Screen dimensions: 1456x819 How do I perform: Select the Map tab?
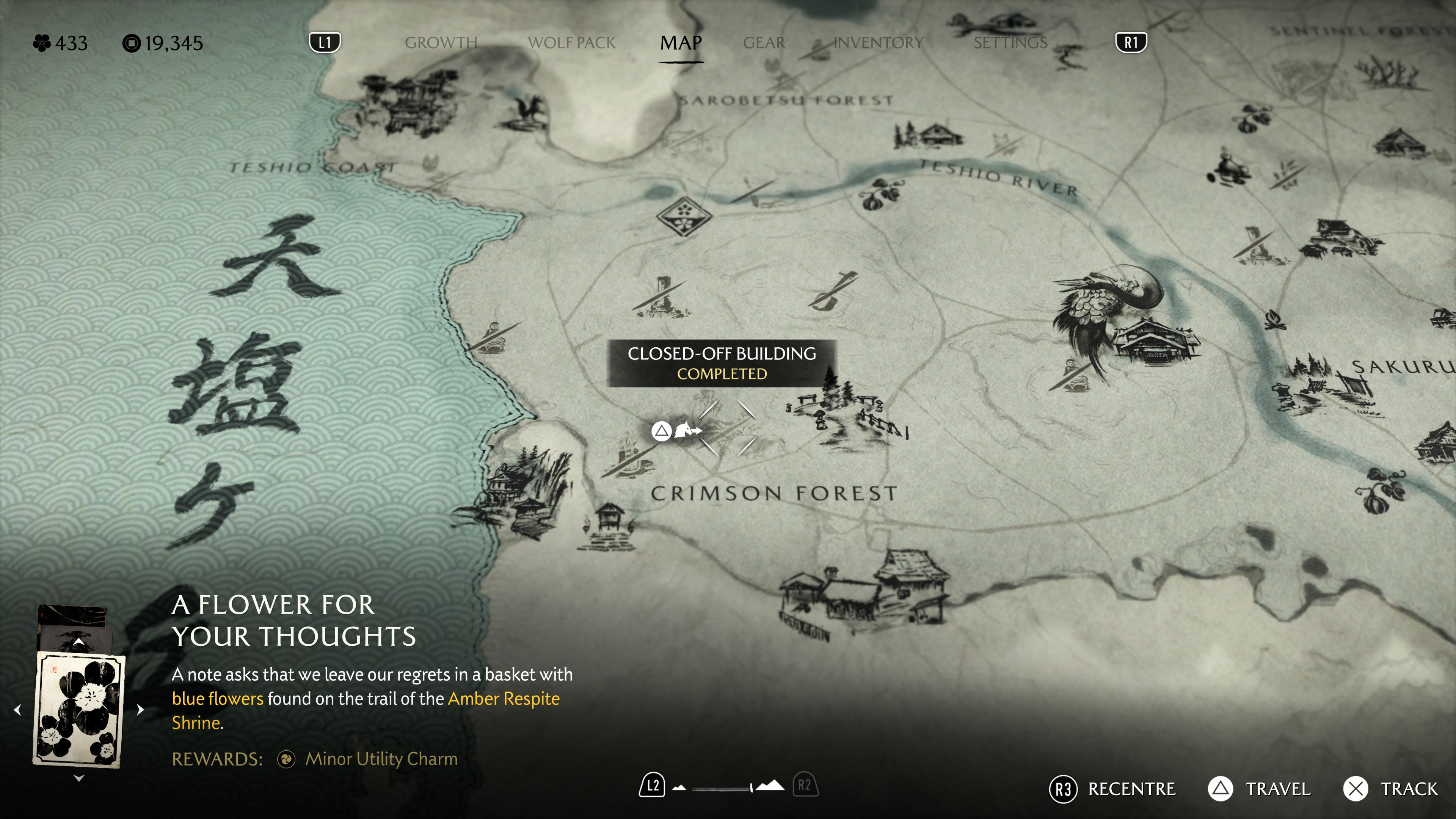pos(681,43)
